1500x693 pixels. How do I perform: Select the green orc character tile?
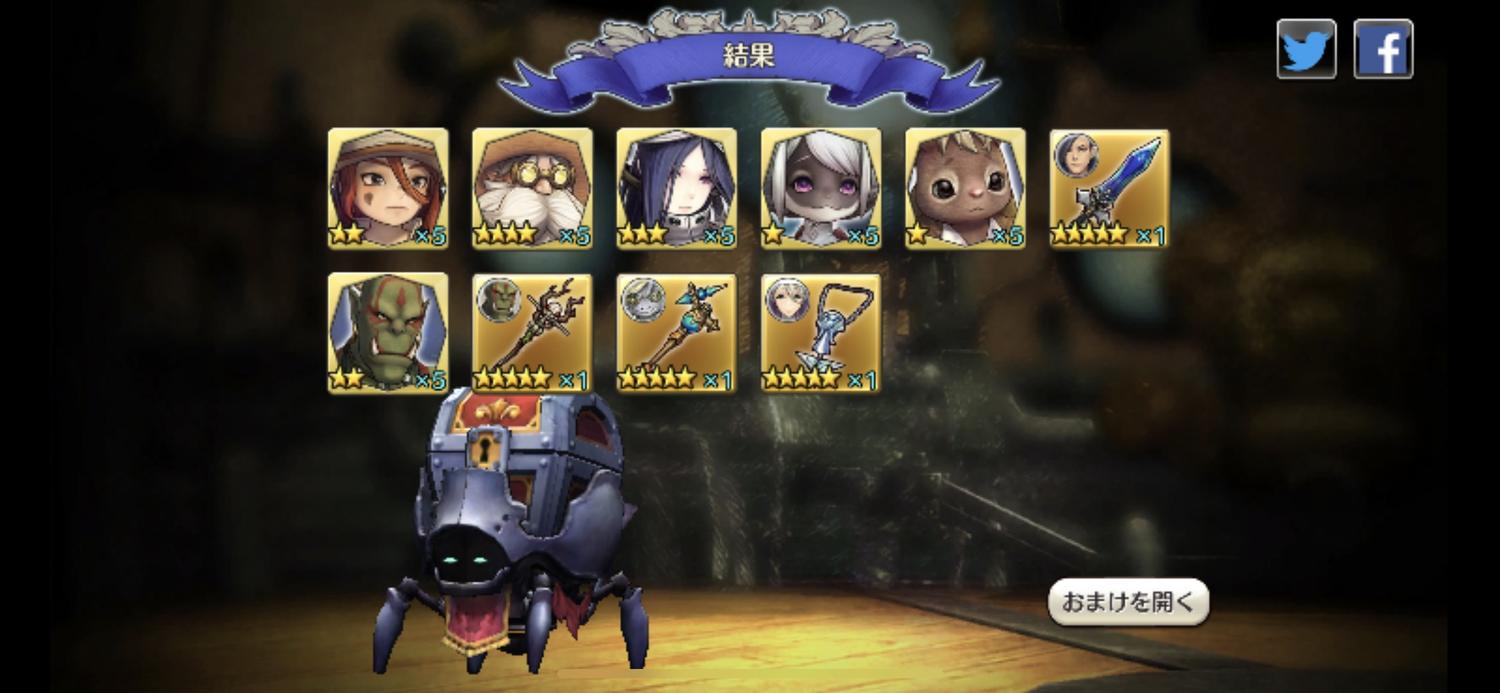(x=388, y=333)
